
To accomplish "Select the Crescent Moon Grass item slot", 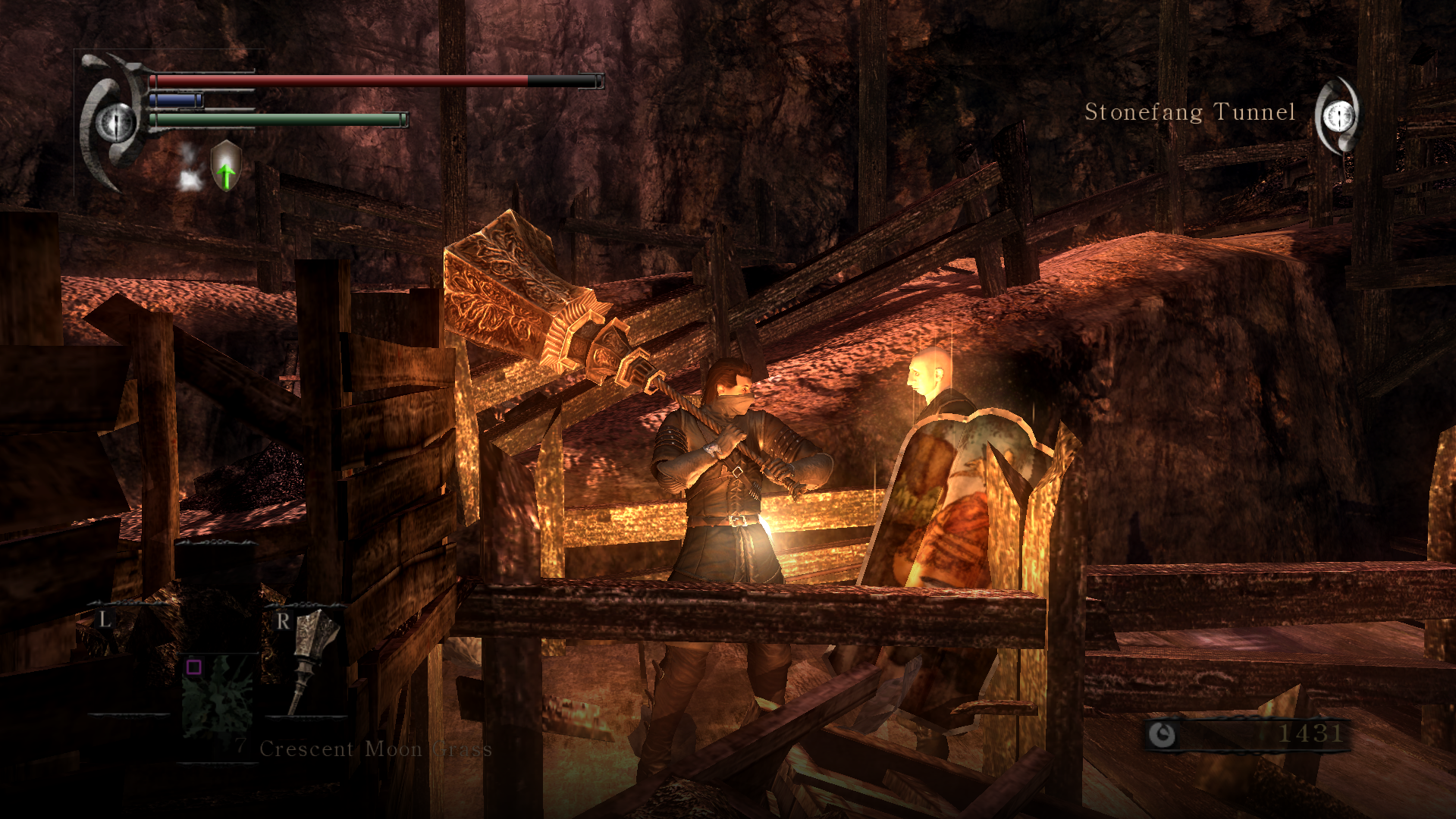I will [218, 696].
